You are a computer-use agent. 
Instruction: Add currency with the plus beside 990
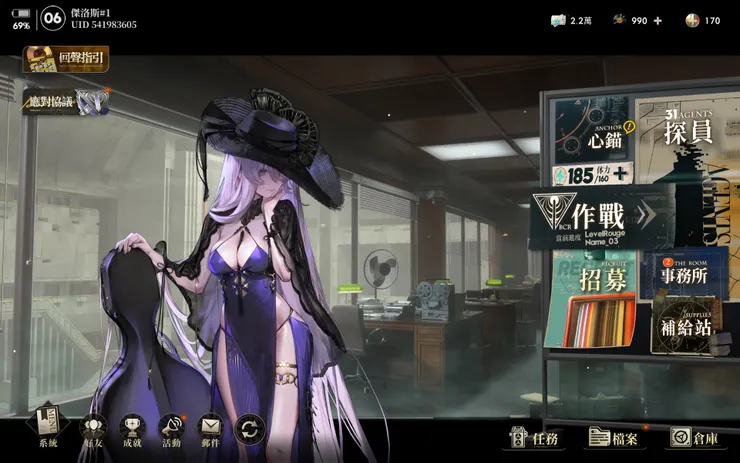(659, 20)
